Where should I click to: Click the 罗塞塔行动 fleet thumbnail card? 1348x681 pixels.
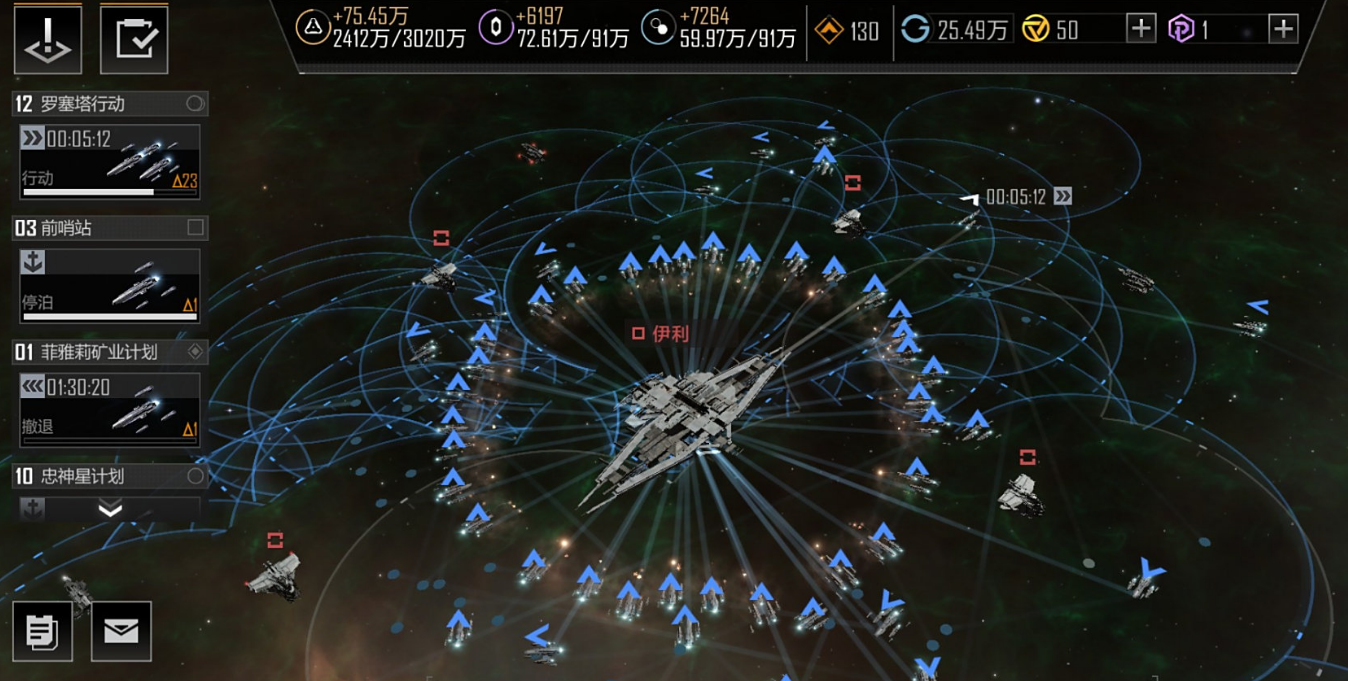point(110,161)
